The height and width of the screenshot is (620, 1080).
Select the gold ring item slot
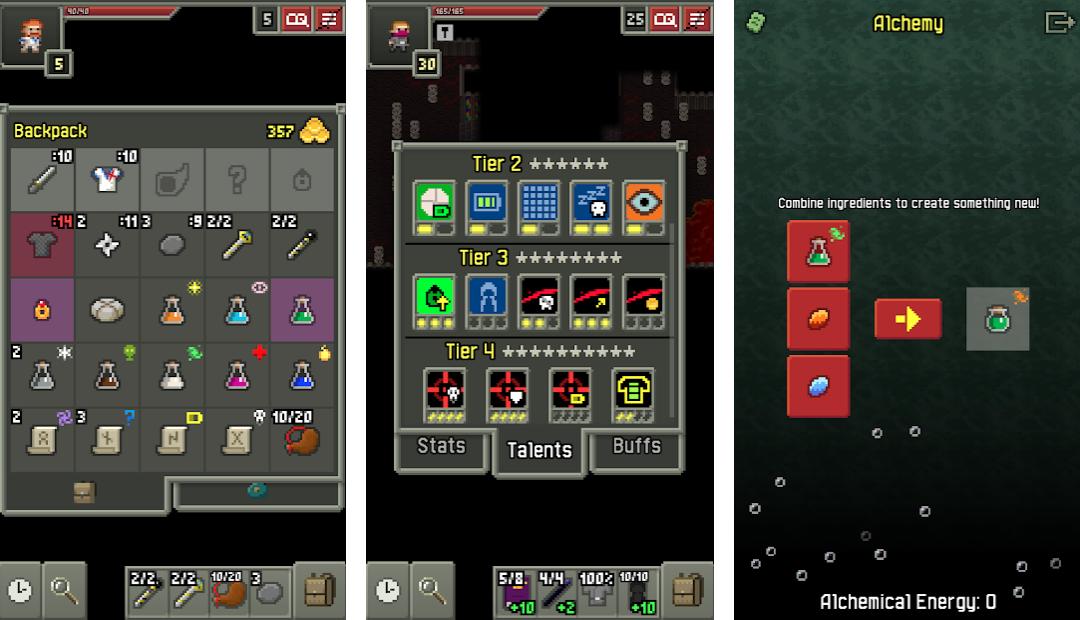click(x=42, y=309)
